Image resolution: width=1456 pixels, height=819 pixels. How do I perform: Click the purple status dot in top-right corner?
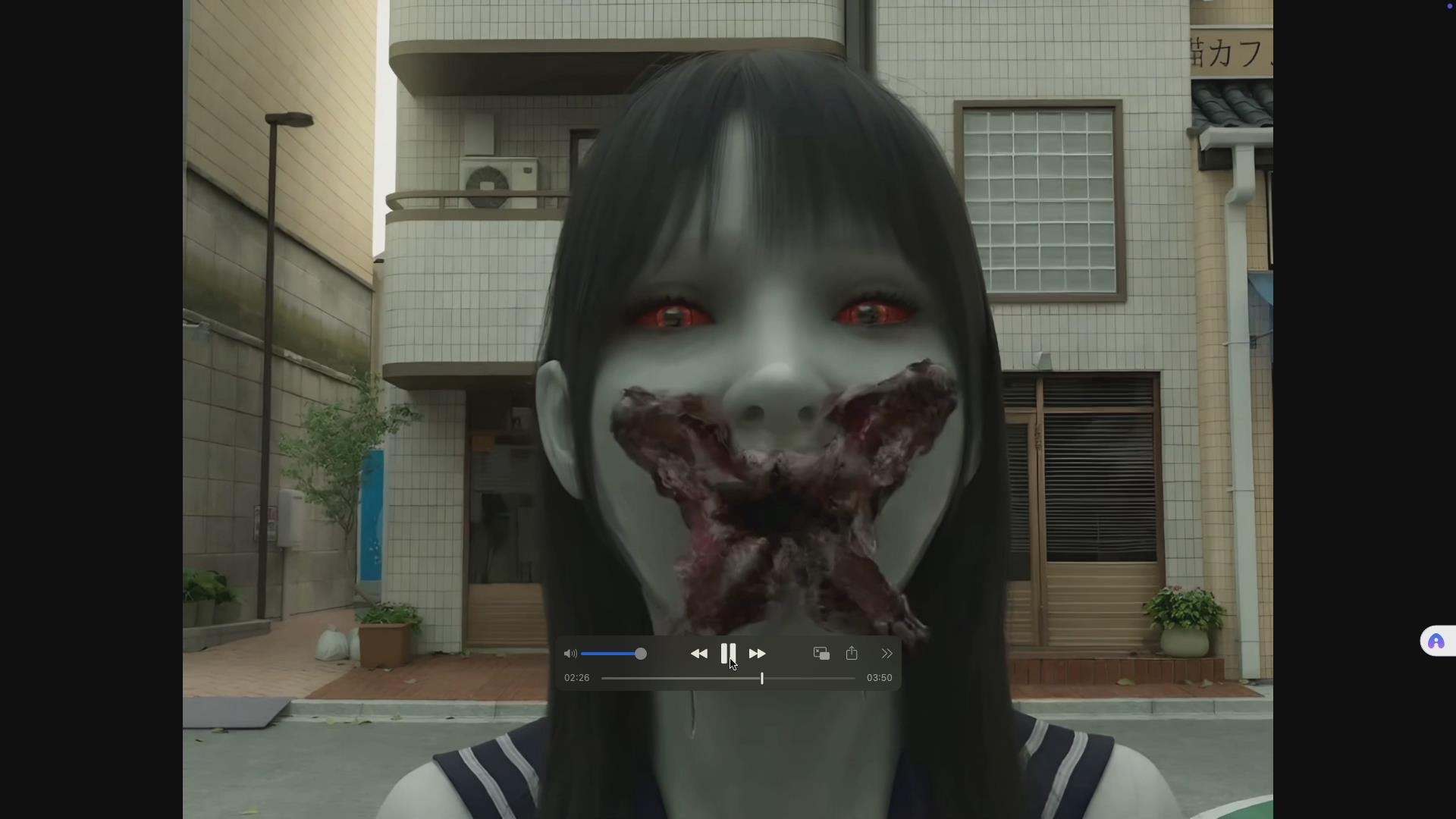1449,7
